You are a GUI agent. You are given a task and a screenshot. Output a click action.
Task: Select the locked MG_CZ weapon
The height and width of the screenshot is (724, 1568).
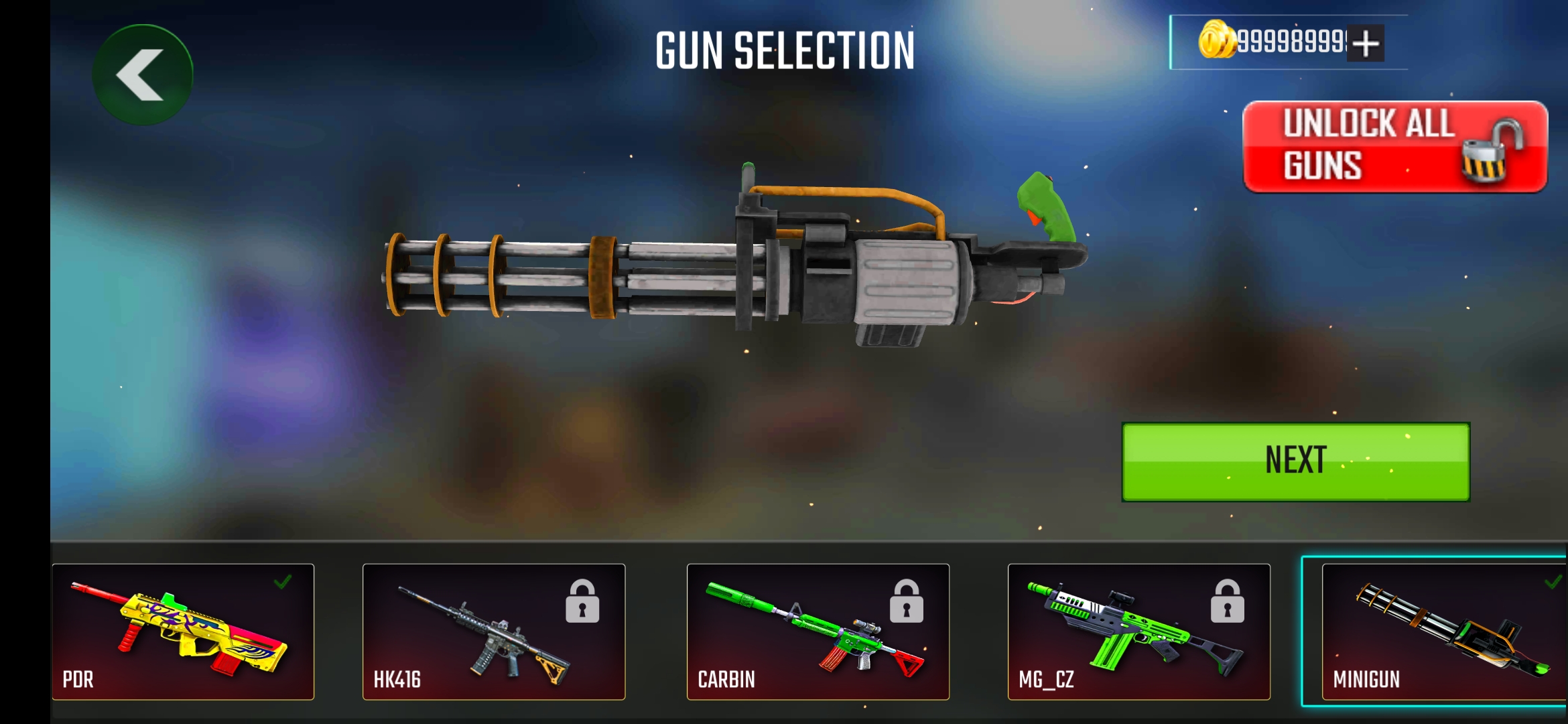pyautogui.click(x=1138, y=631)
